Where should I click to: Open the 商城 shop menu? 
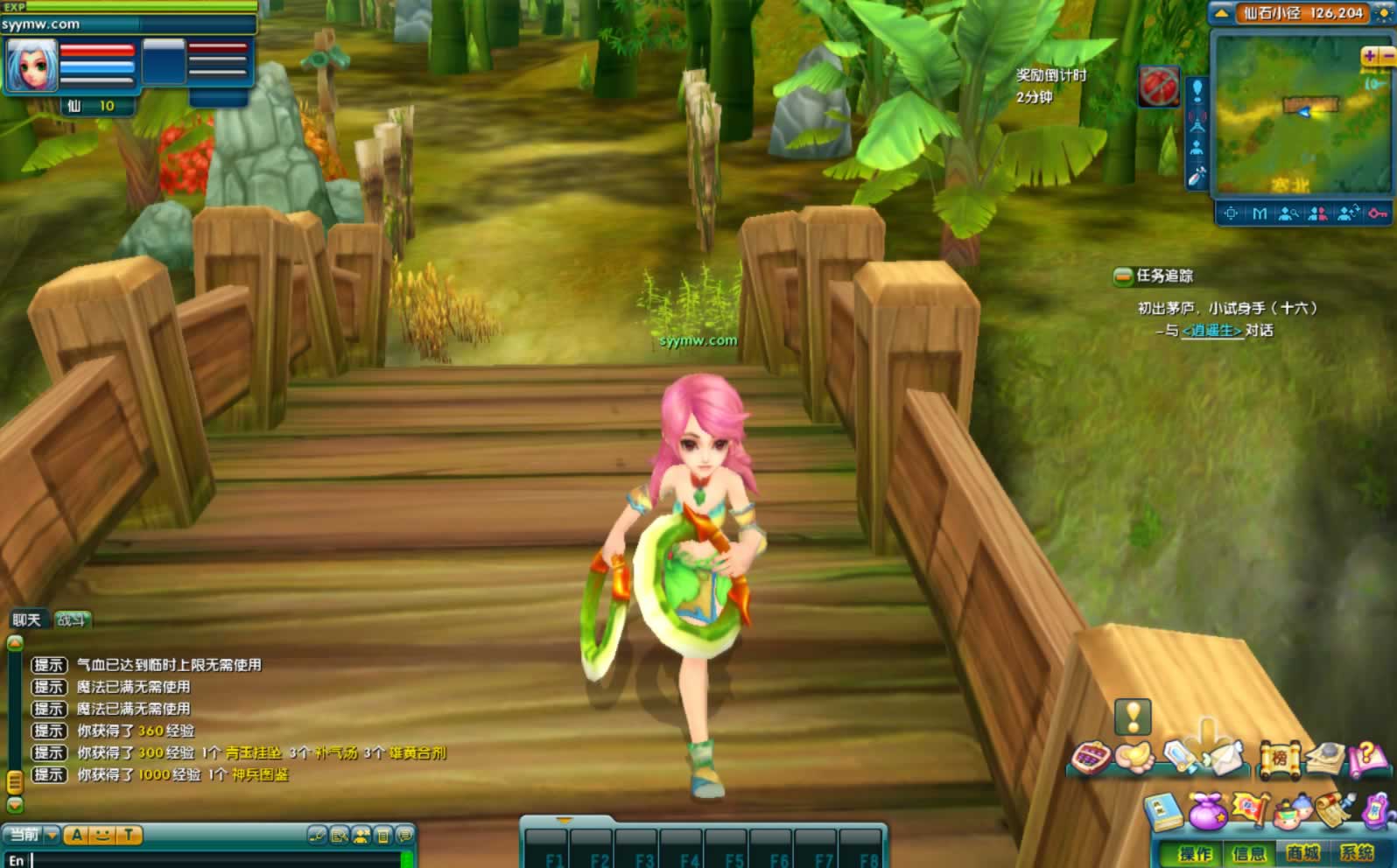click(1302, 852)
